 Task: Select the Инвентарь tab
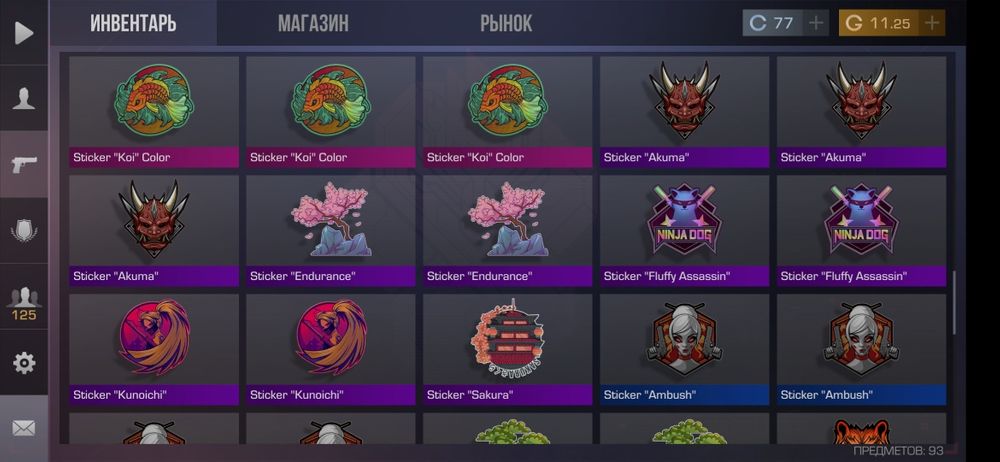pos(133,23)
